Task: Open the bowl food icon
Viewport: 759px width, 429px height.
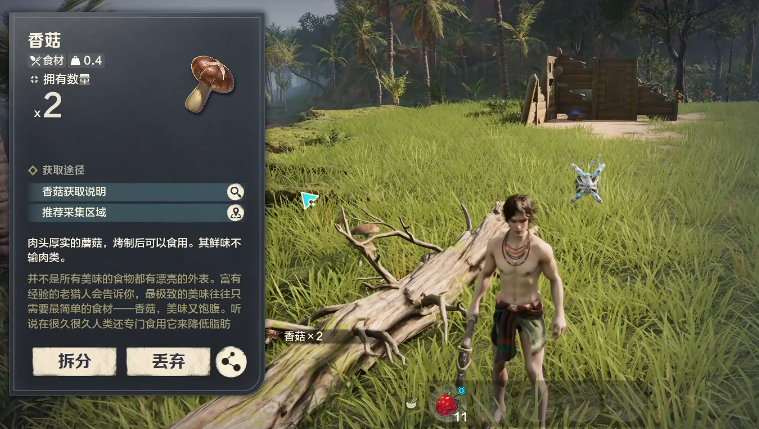Action: 411,403
